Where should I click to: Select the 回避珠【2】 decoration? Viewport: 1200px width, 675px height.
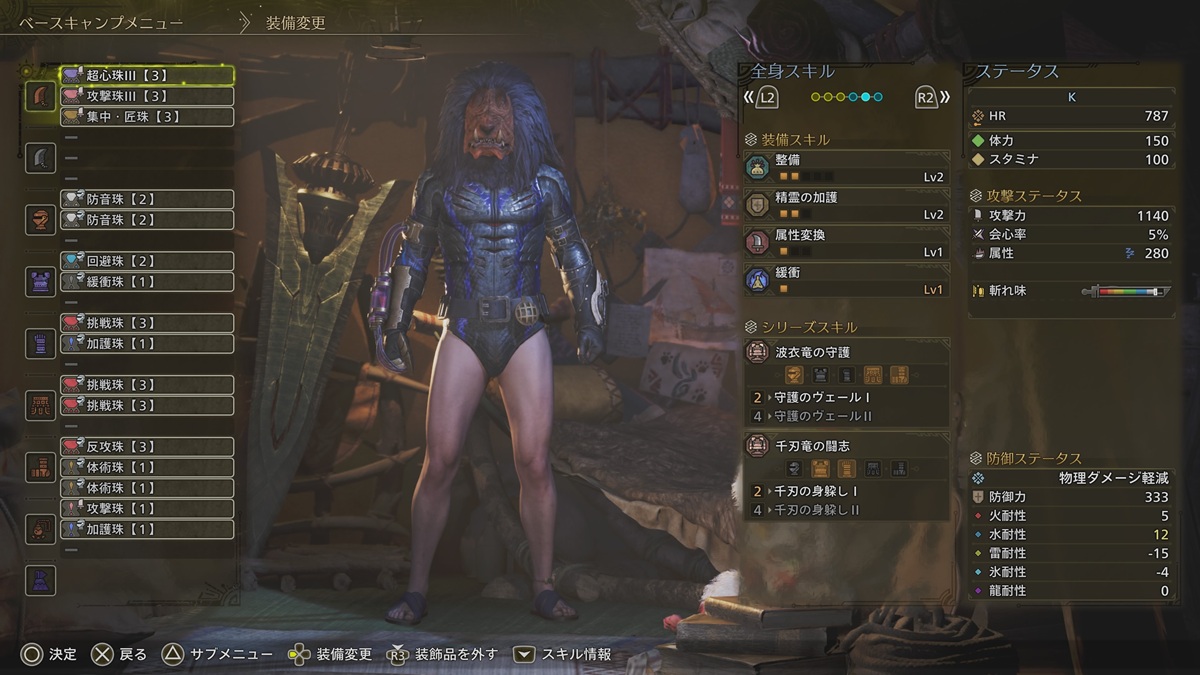[x=147, y=261]
